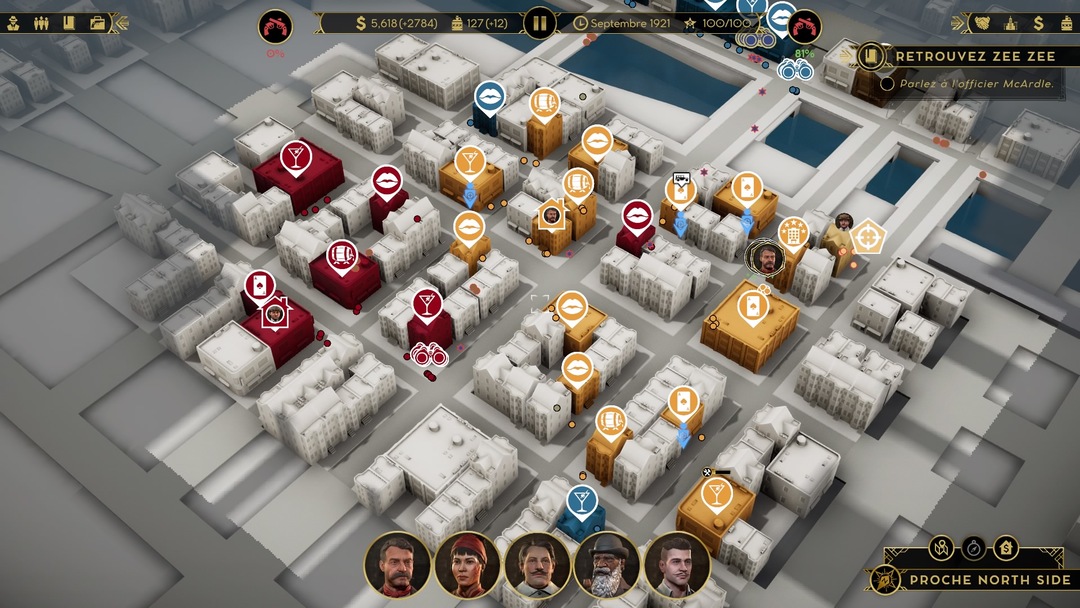The image size is (1080, 608).
Task: Select the mustached man in white shirt portrait
Action: 537,564
